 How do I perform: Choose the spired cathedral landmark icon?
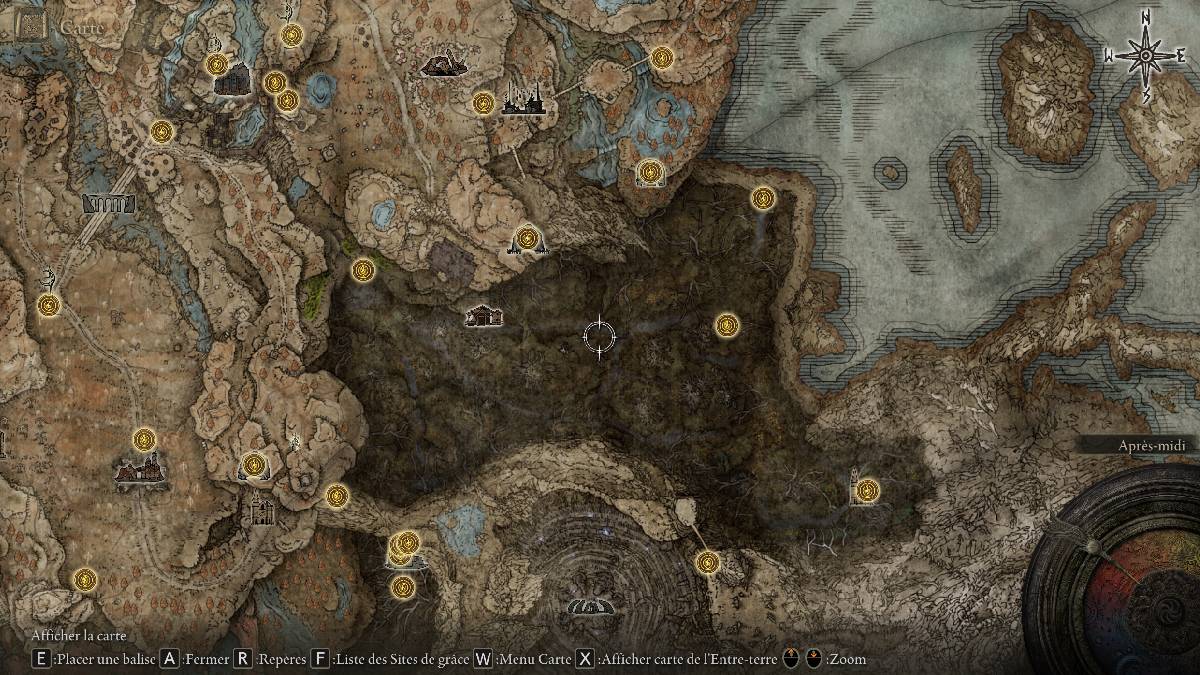pyautogui.click(x=522, y=97)
